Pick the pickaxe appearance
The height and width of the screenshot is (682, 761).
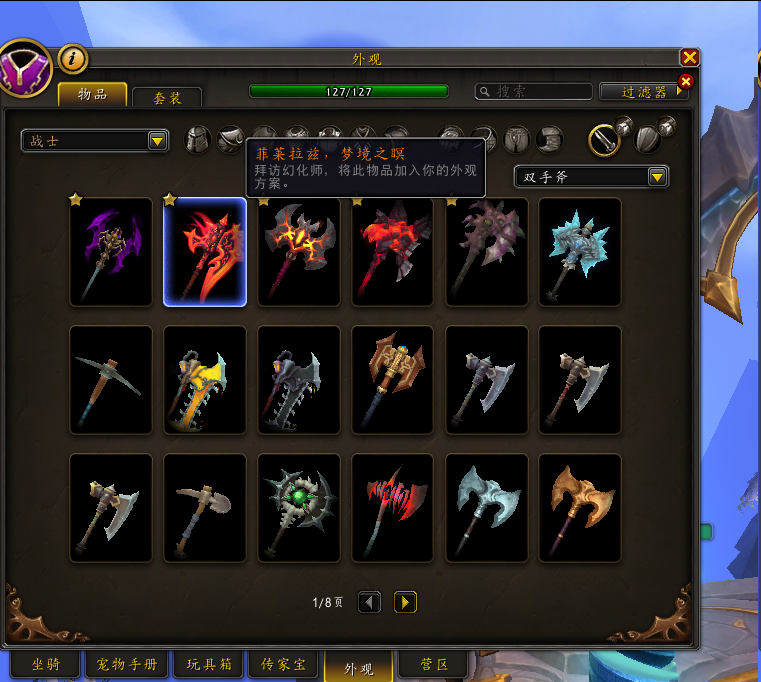[x=110, y=379]
